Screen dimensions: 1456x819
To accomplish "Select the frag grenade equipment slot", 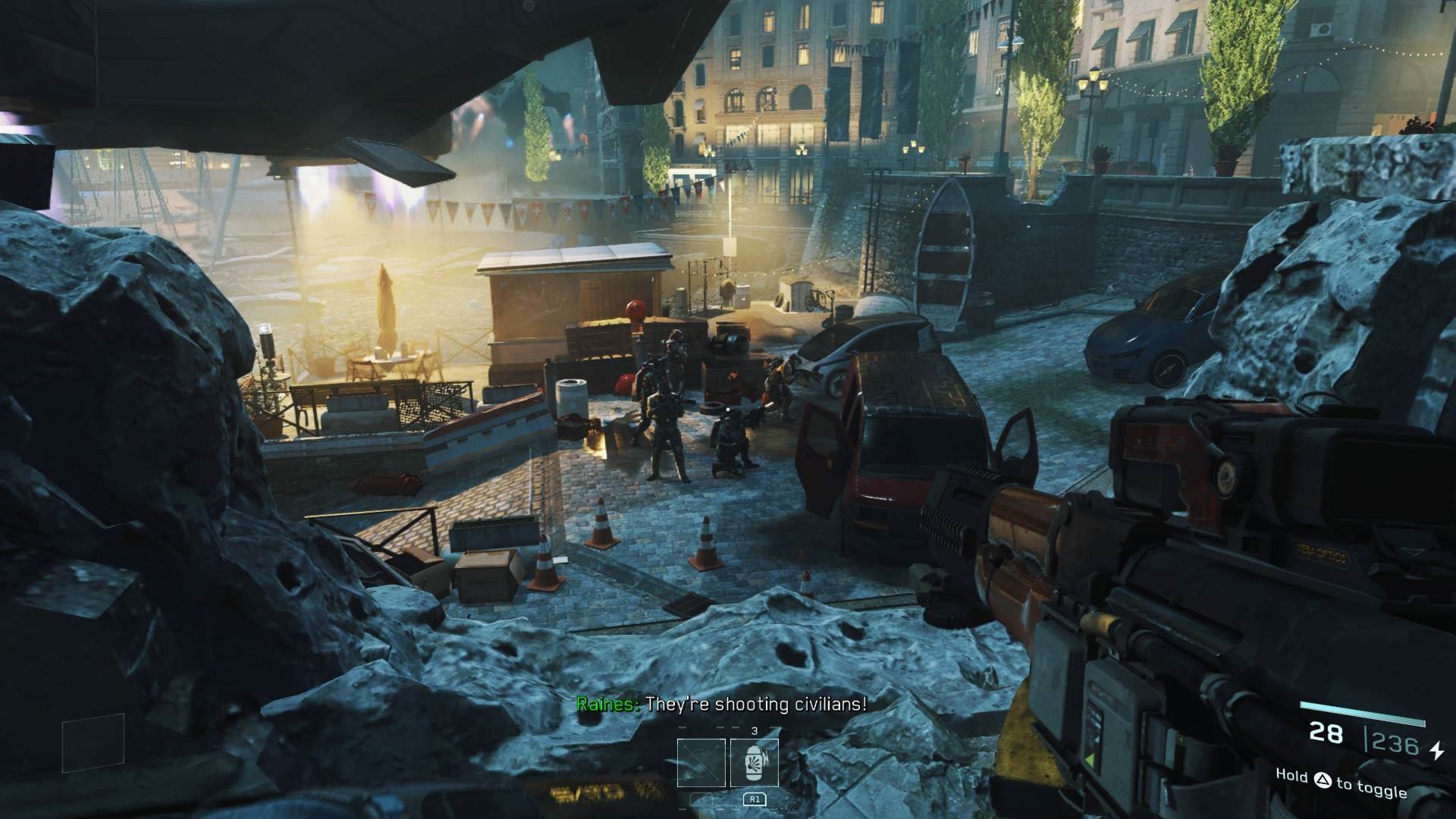I will 754,763.
